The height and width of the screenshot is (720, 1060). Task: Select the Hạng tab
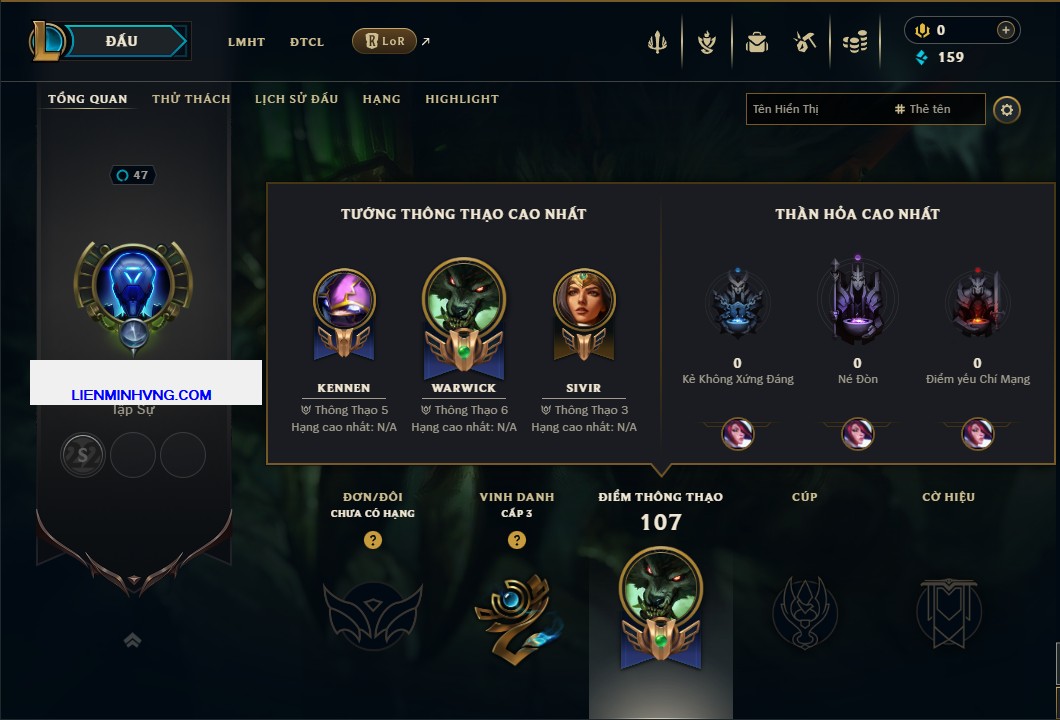click(x=381, y=99)
